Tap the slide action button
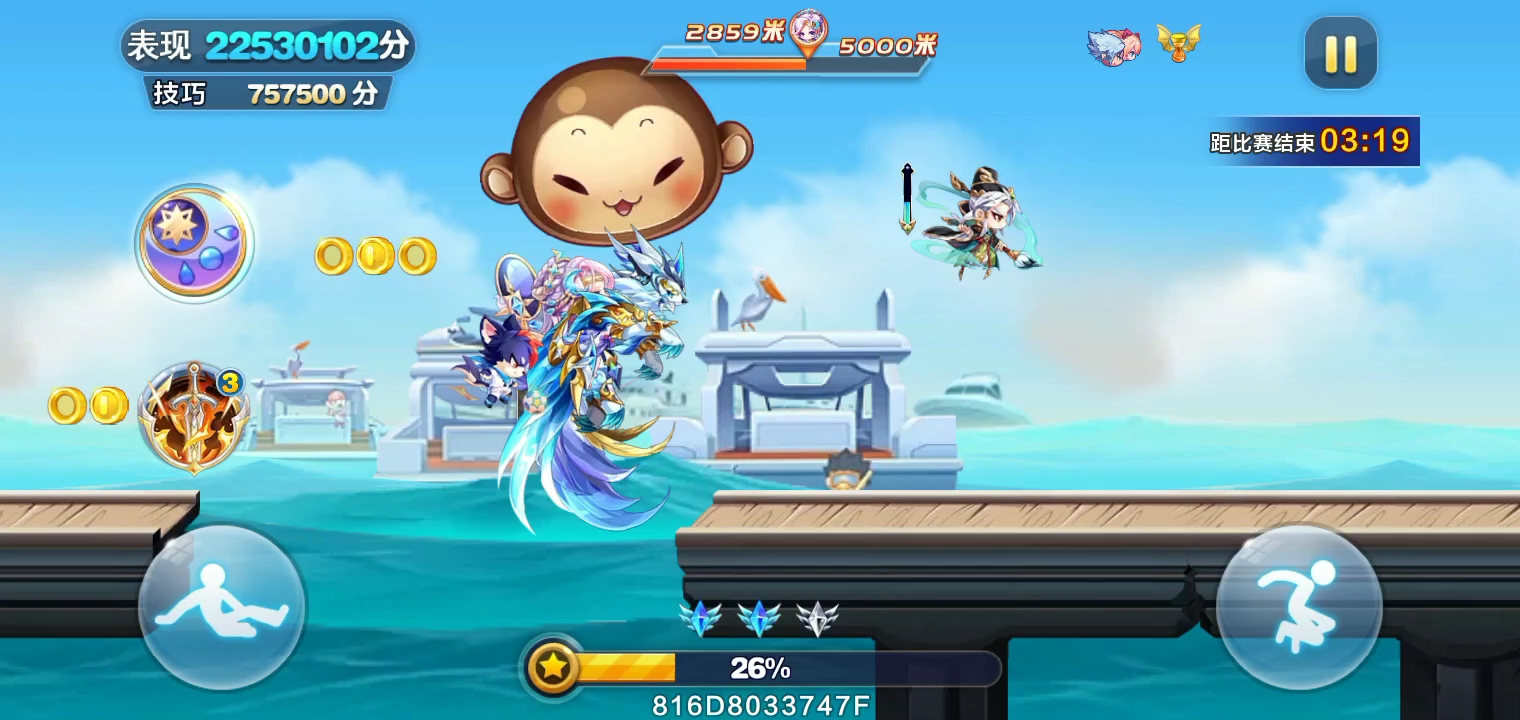This screenshot has width=1520, height=720. 222,606
